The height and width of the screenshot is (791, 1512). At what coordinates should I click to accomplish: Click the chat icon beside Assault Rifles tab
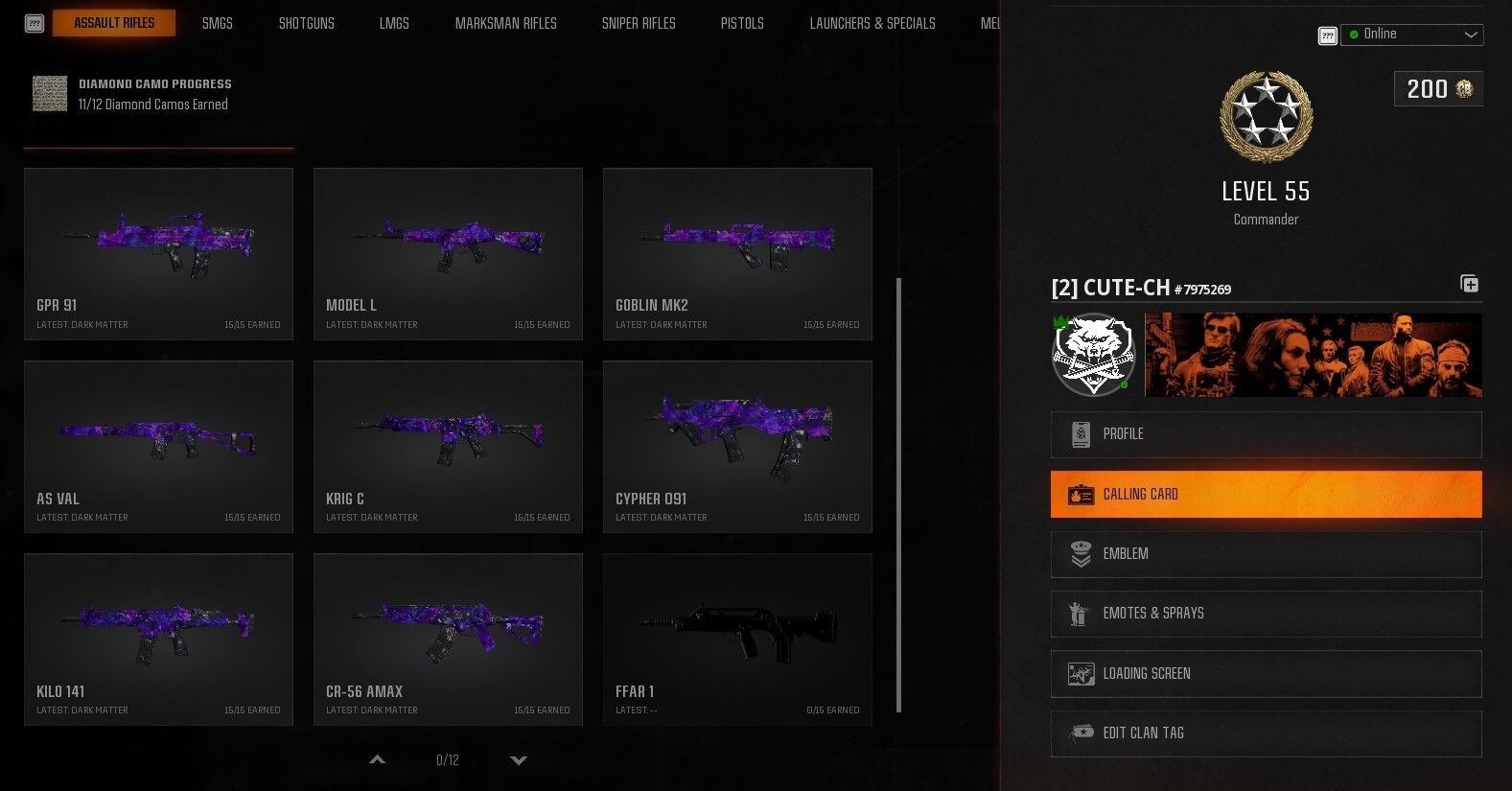pyautogui.click(x=35, y=22)
